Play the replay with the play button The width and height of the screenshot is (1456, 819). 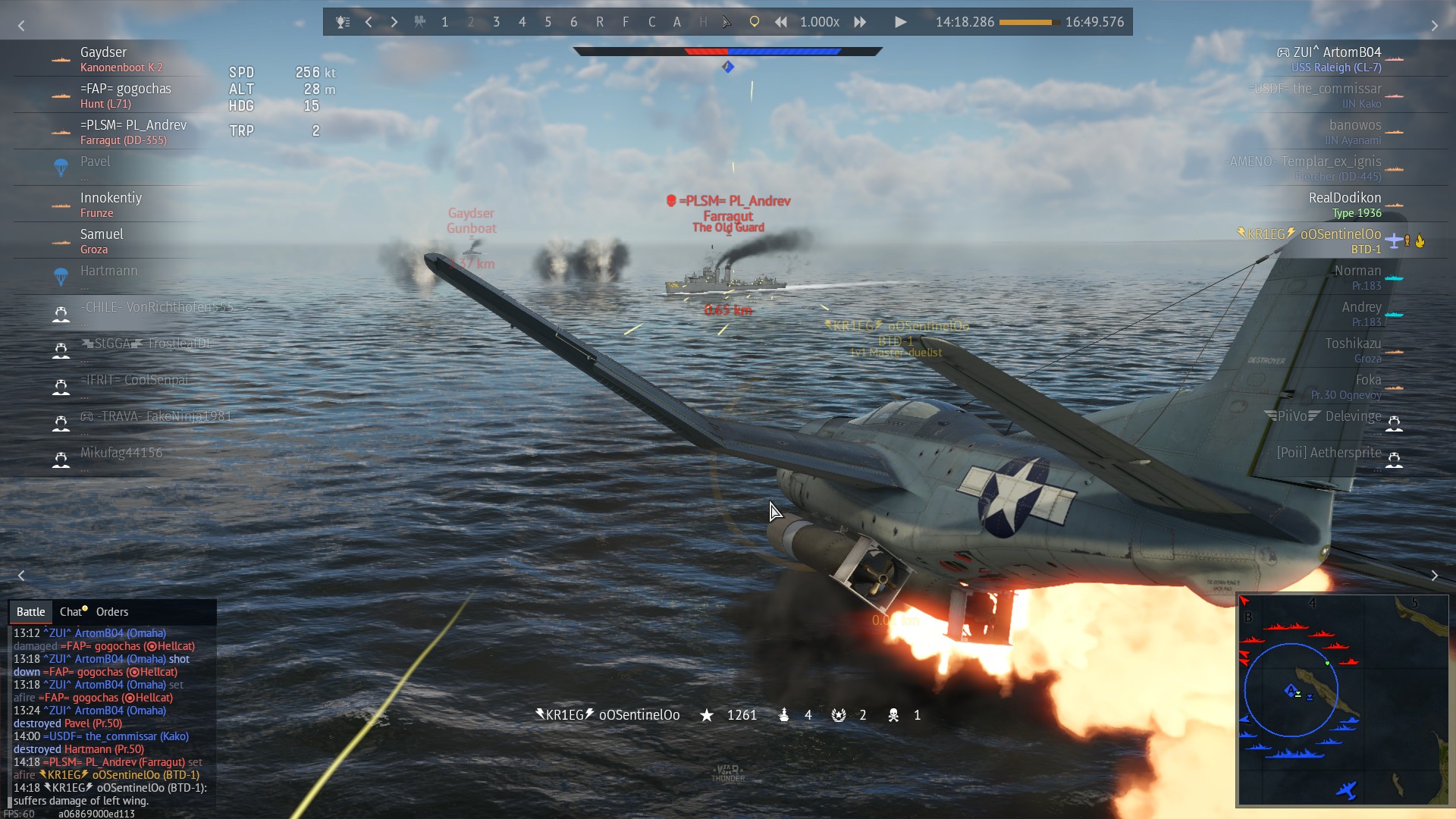click(900, 22)
